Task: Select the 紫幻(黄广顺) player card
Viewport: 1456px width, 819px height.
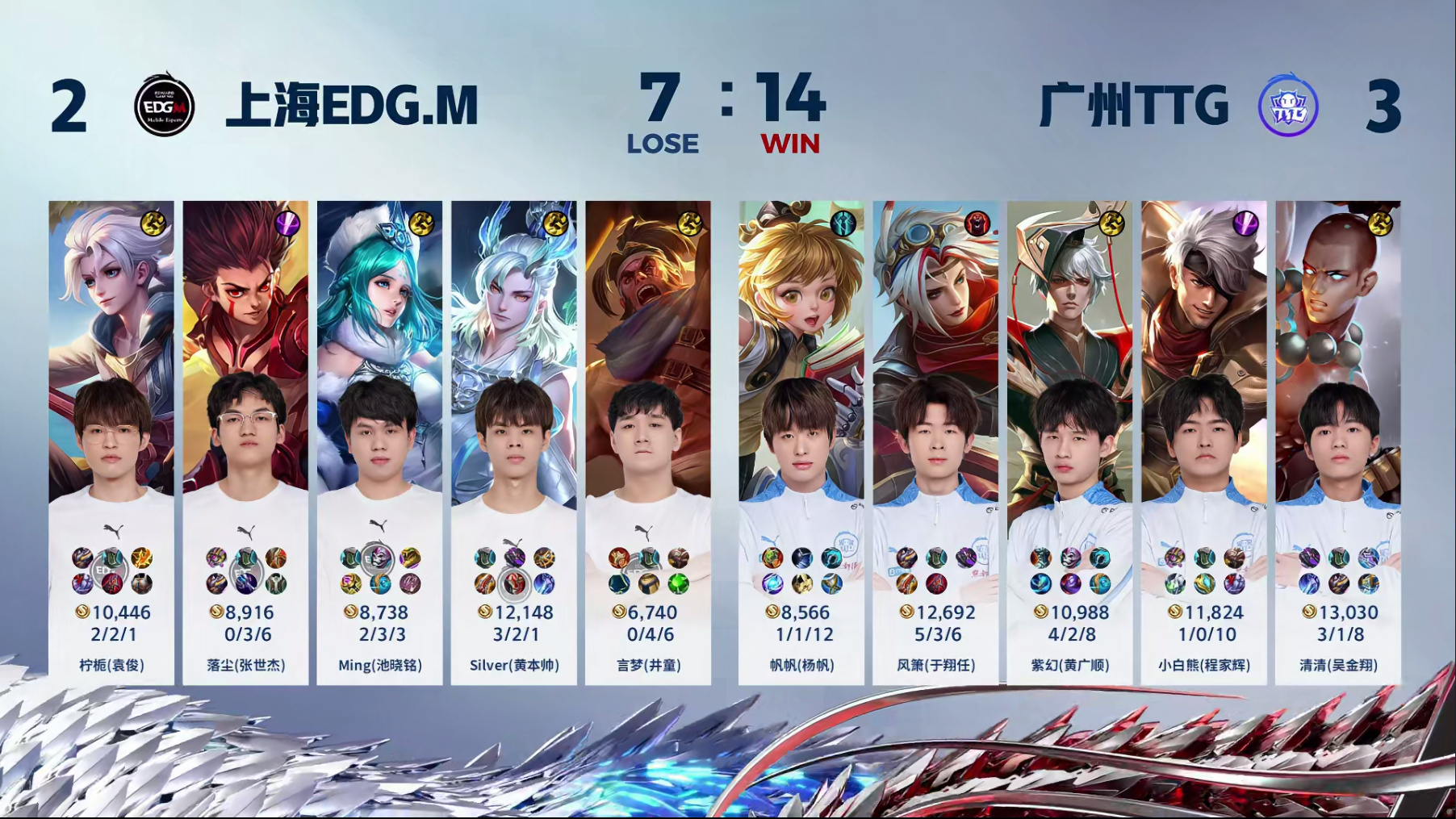Action: [x=1069, y=442]
